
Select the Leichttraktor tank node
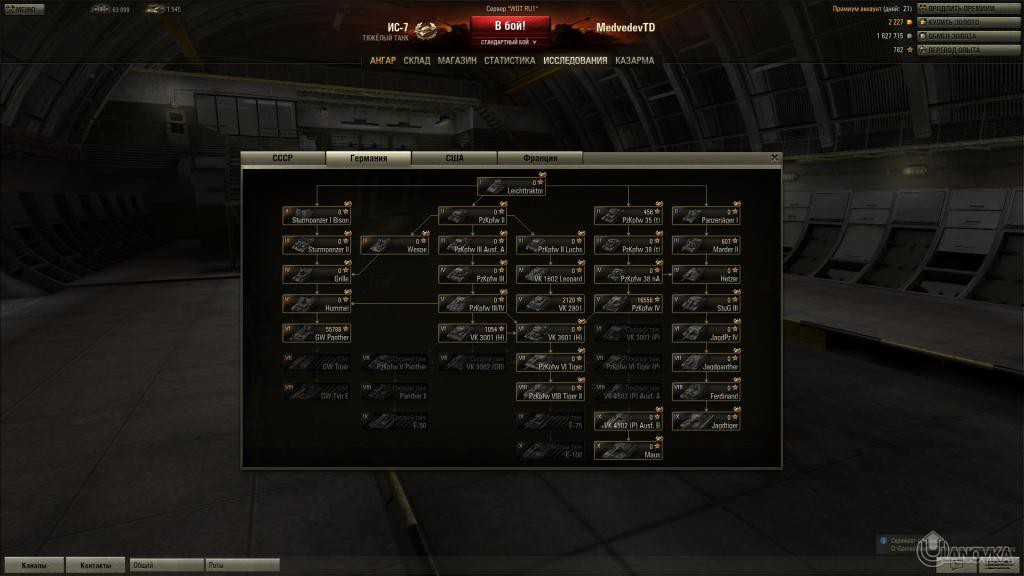[512, 186]
